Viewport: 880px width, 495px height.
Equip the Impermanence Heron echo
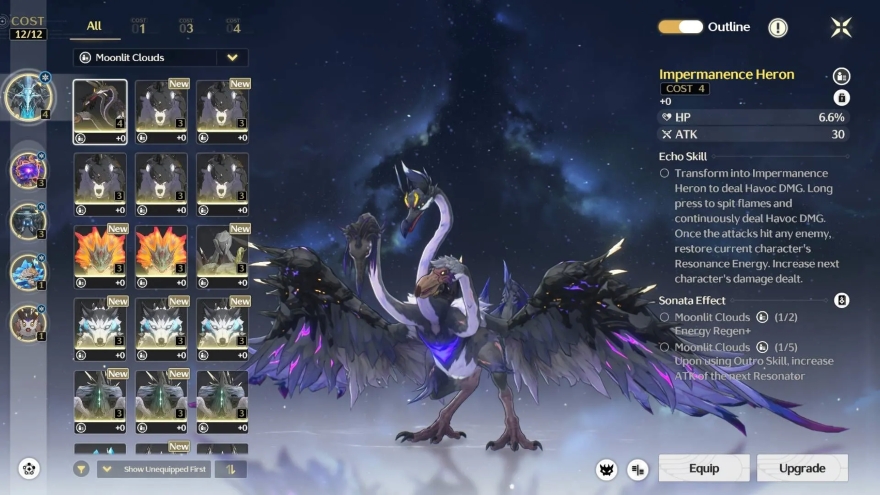pyautogui.click(x=703, y=468)
